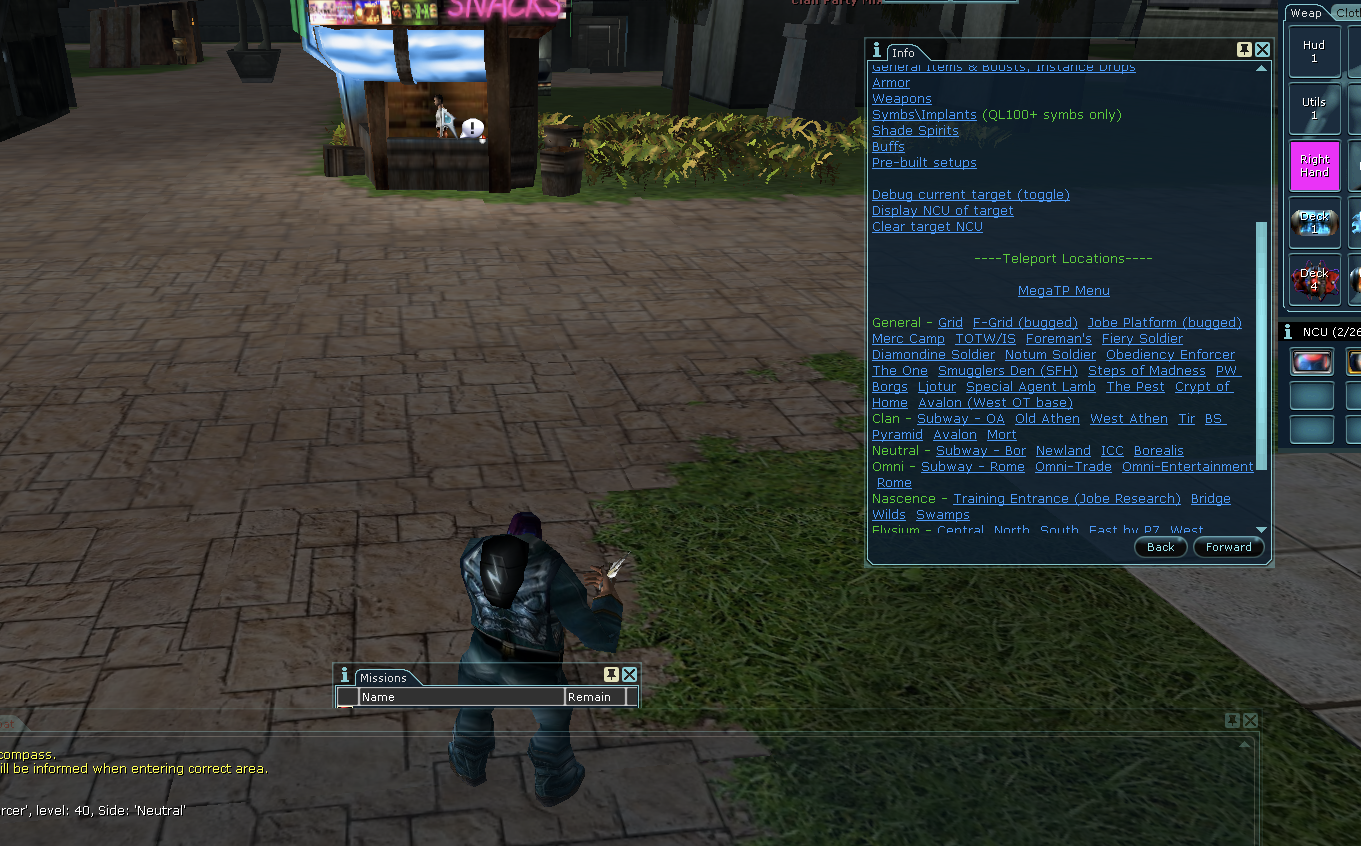The image size is (1361, 846).
Task: Select the Shade Spirits link
Action: 915,131
